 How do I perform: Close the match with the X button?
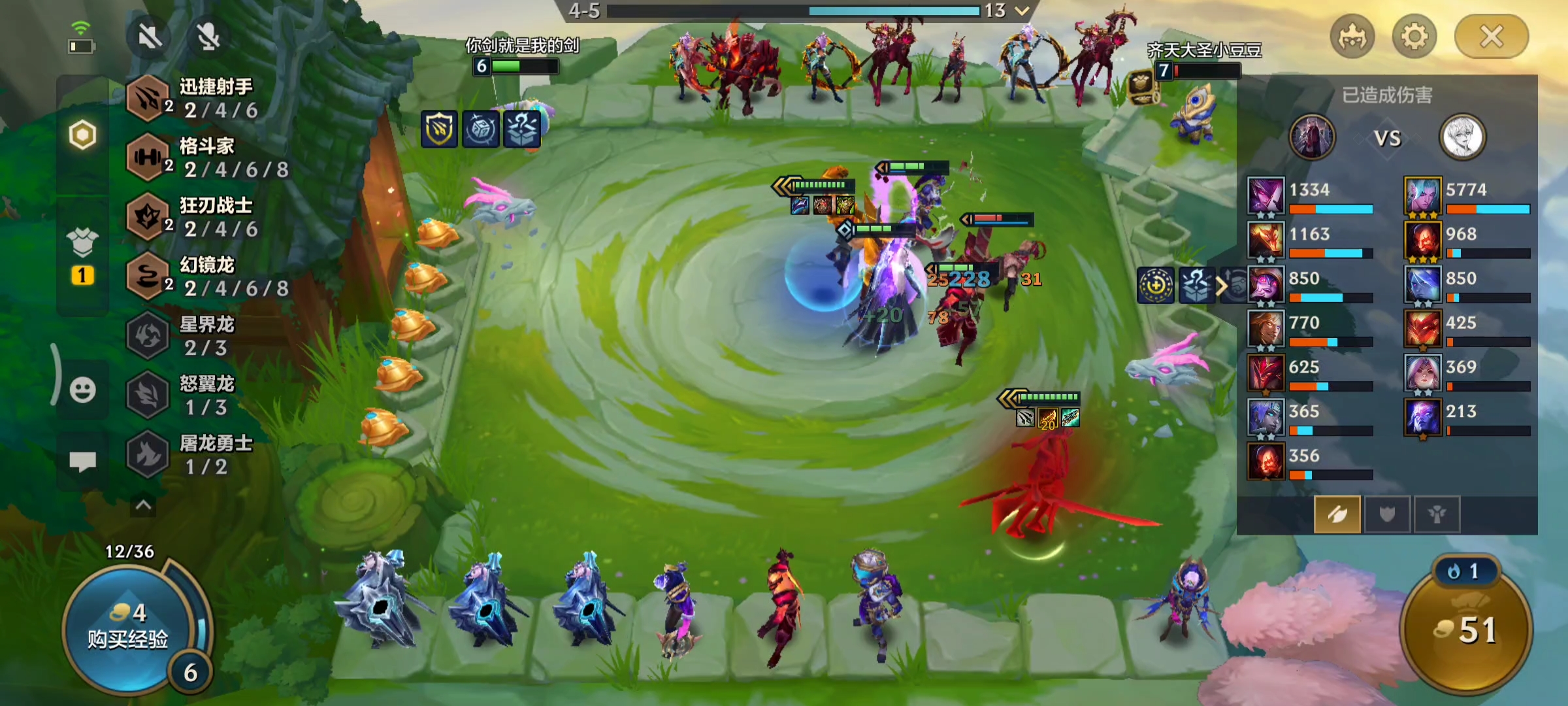1491,37
